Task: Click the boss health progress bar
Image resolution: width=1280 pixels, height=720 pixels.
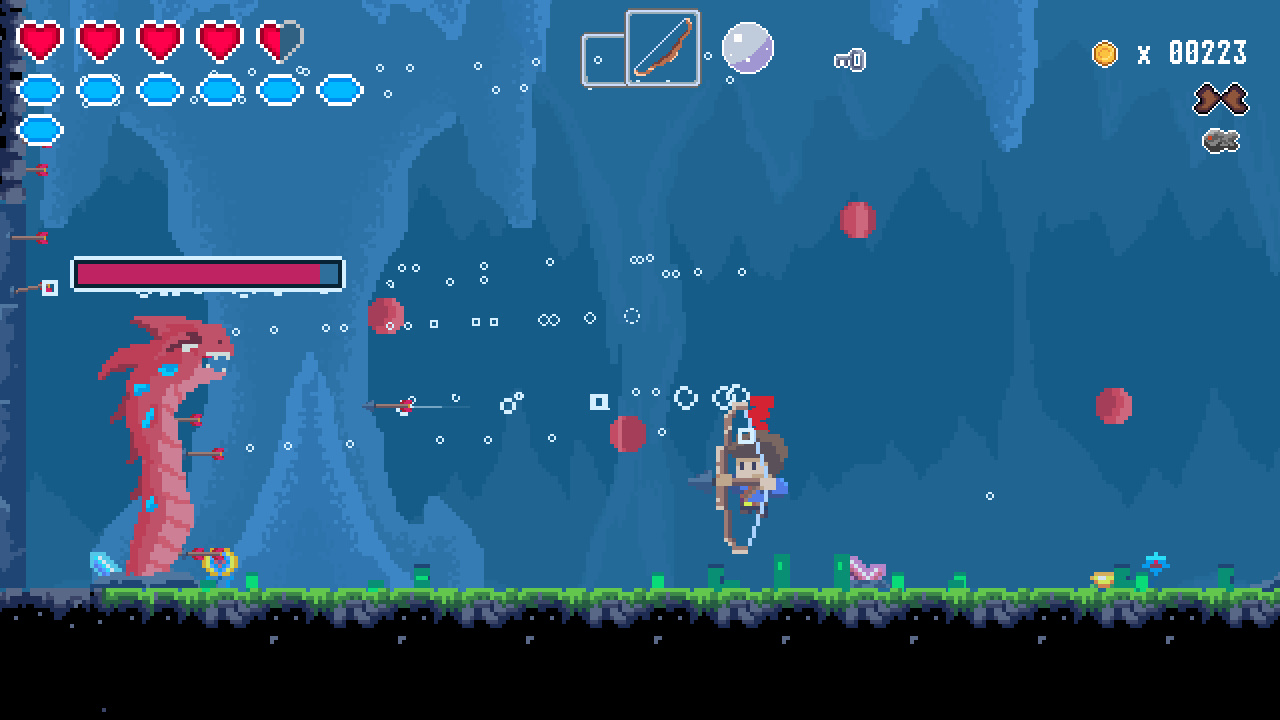Action: (x=205, y=271)
